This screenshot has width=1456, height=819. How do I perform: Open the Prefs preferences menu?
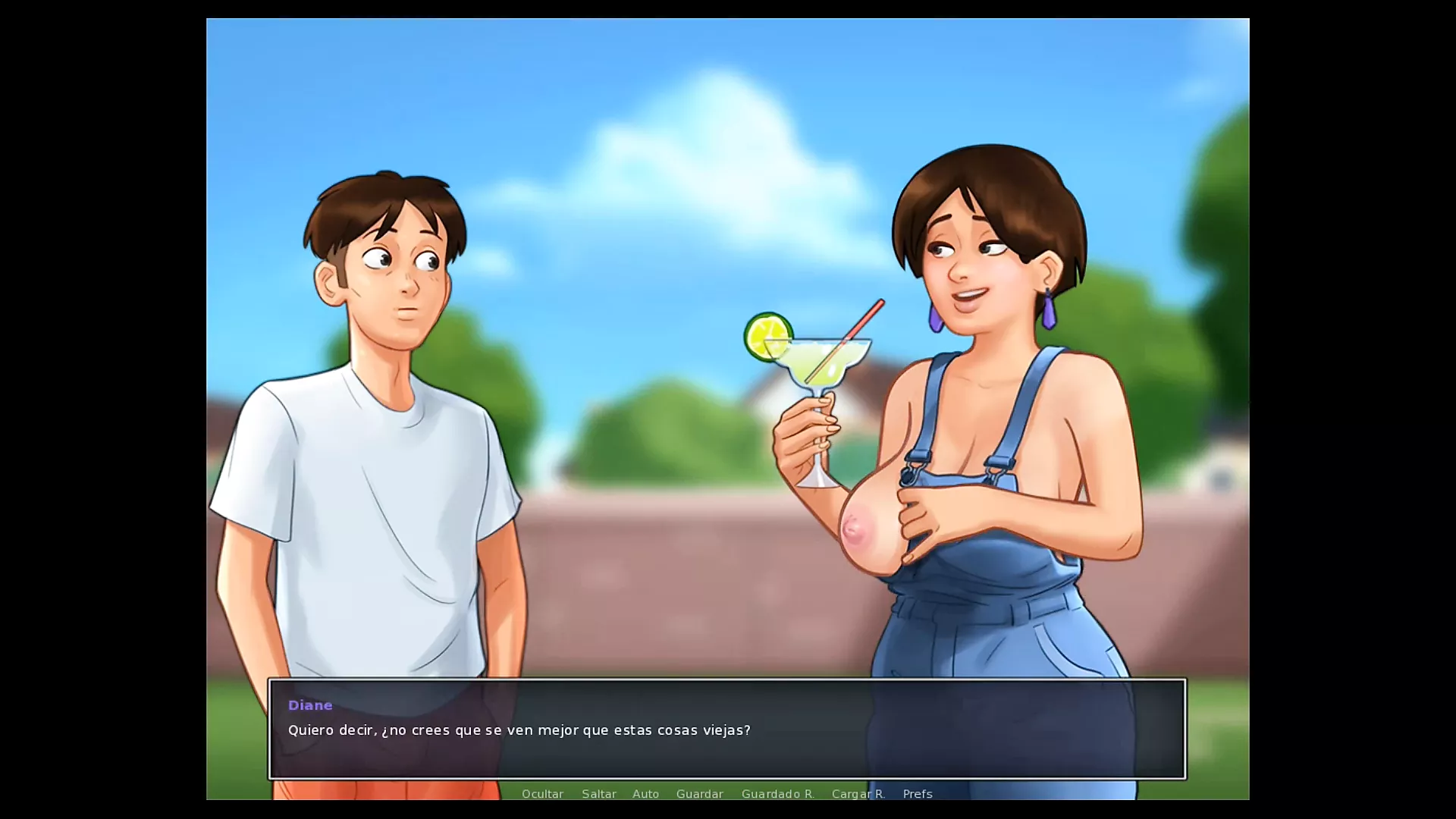[918, 794]
